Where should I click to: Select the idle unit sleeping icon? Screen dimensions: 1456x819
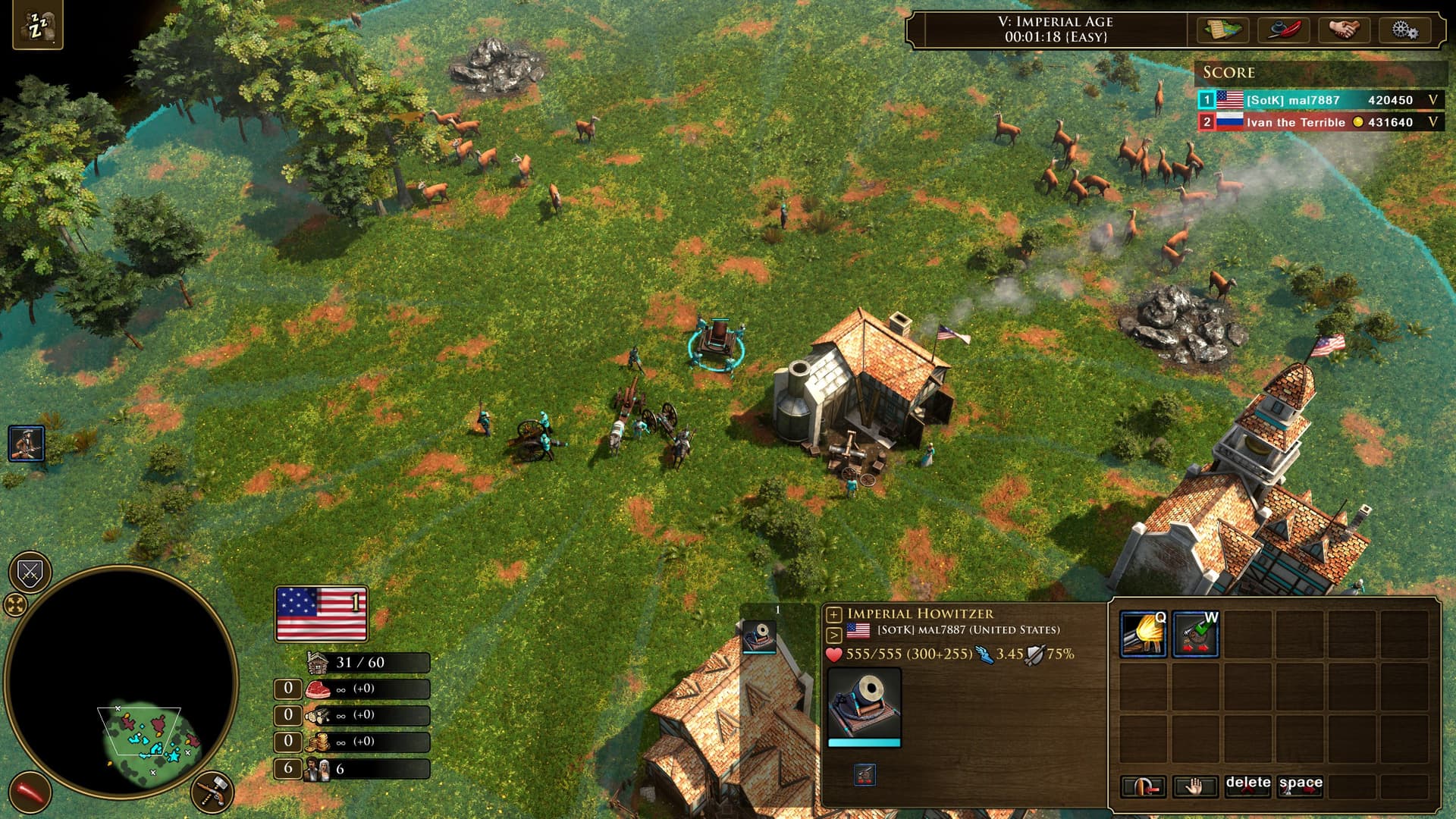(x=37, y=27)
